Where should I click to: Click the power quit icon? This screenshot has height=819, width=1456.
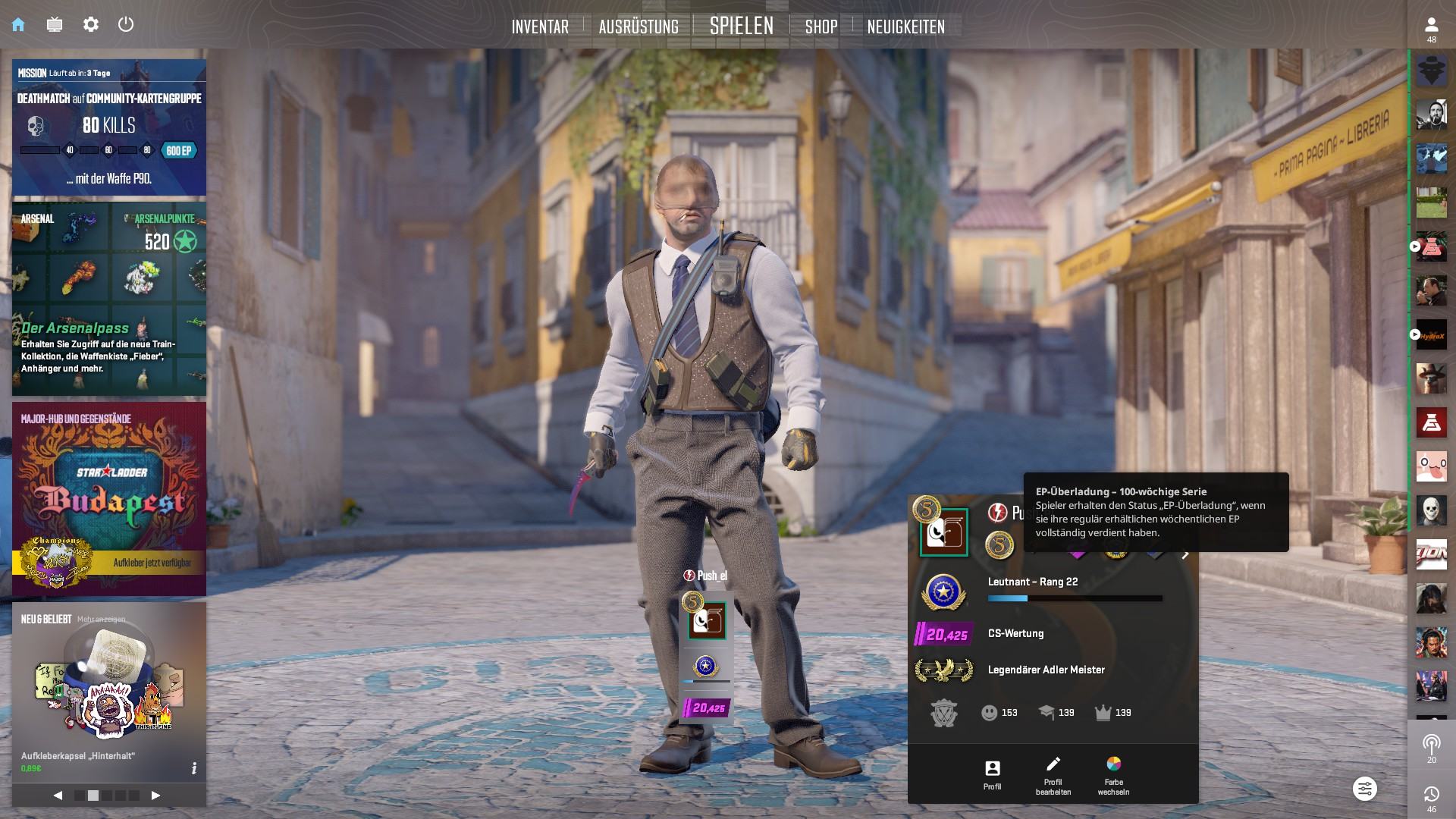pyautogui.click(x=126, y=24)
